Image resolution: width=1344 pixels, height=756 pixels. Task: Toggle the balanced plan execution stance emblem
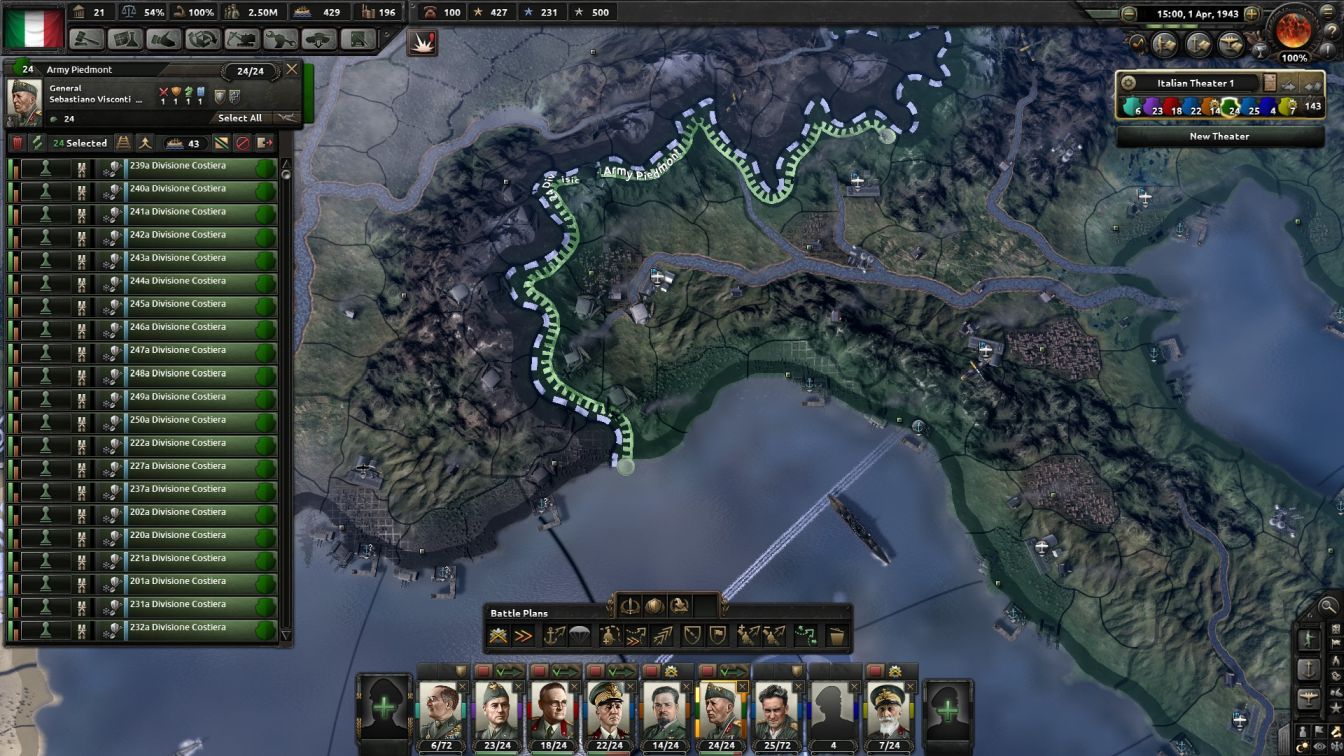pyautogui.click(x=655, y=605)
